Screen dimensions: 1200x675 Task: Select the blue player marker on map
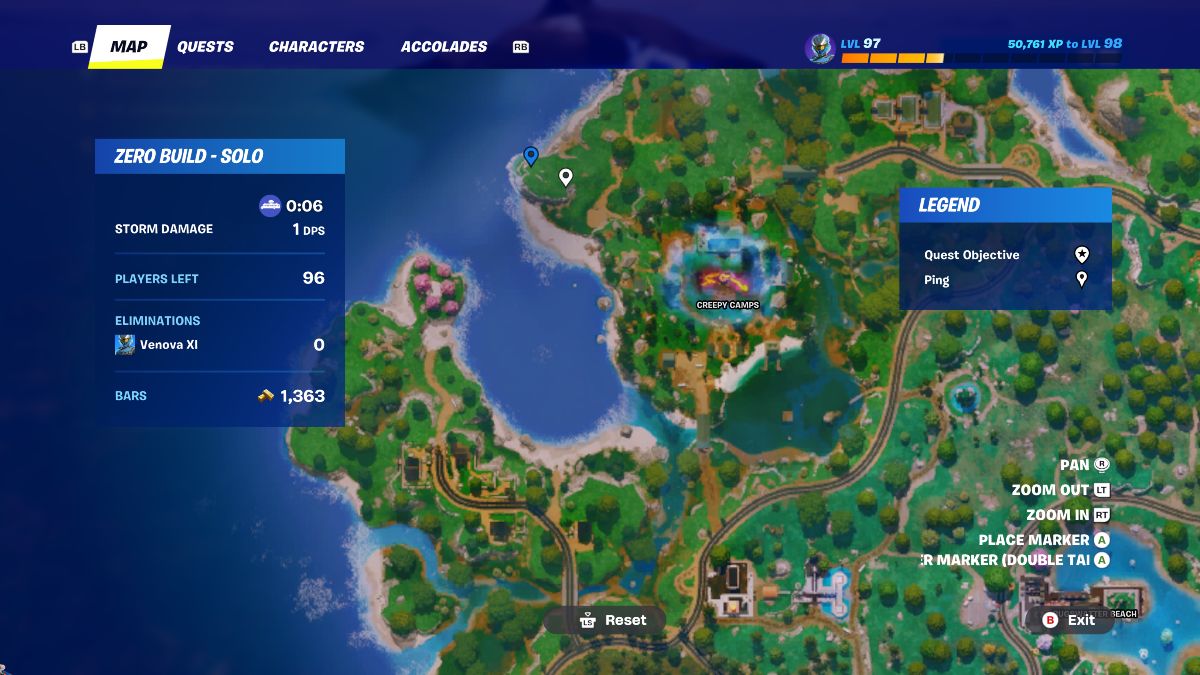531,156
